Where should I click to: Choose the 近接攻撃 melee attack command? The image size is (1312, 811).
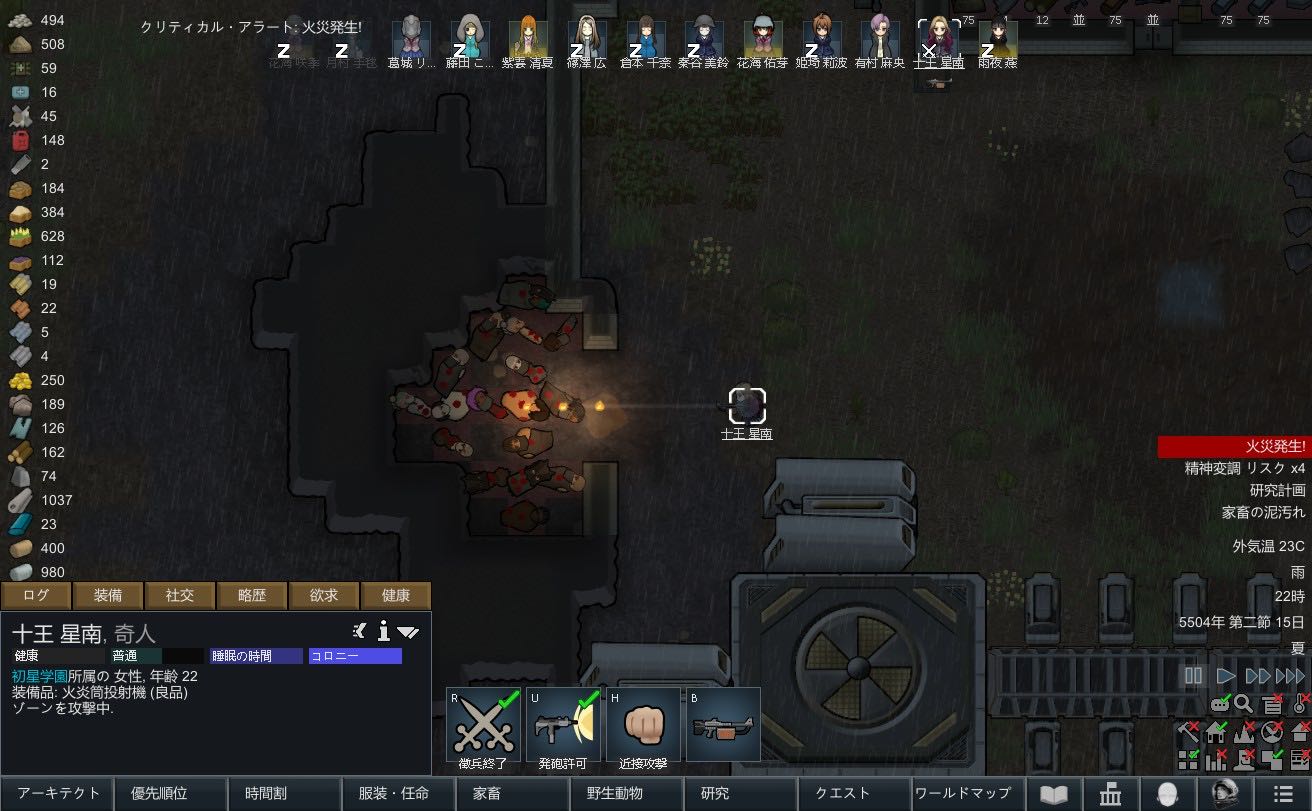(642, 725)
